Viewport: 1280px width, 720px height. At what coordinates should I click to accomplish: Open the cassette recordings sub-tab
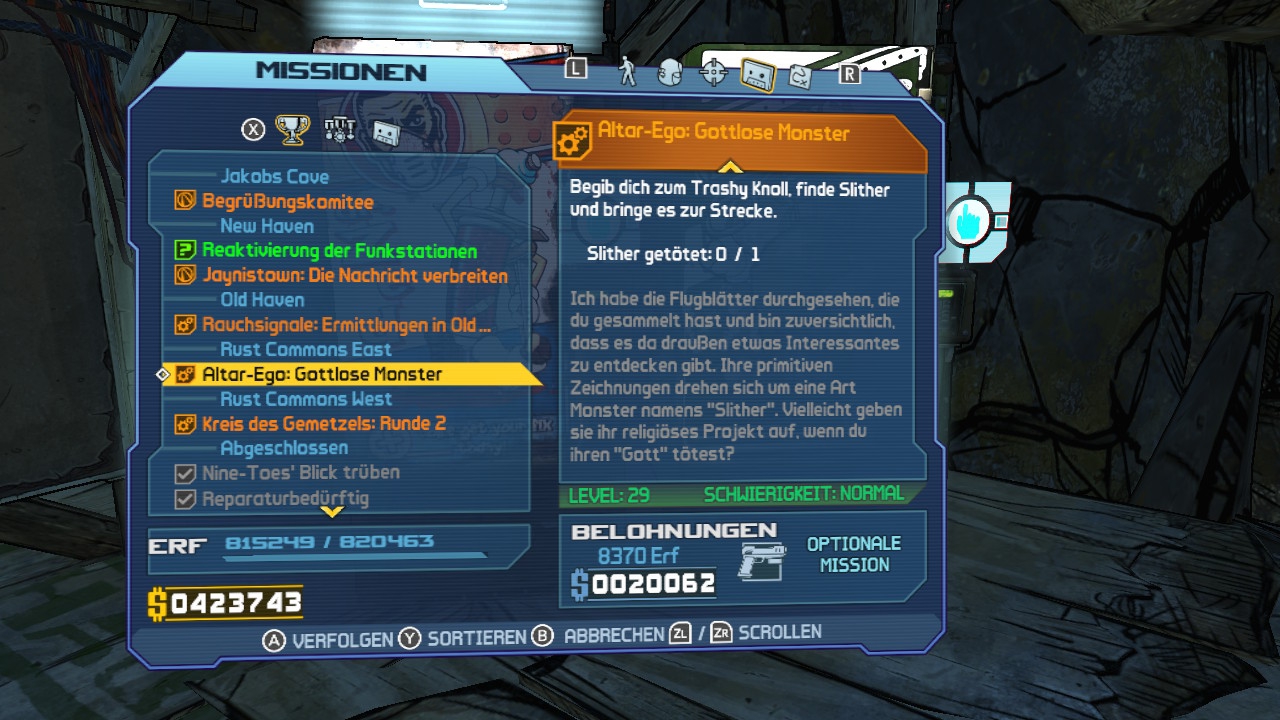pos(387,131)
